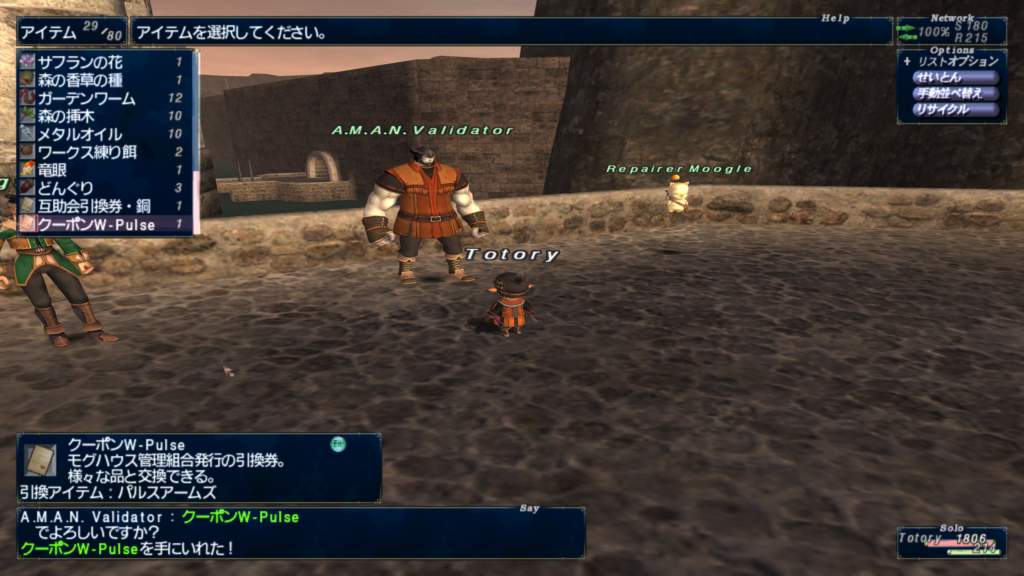The height and width of the screenshot is (576, 1024).
Task: Click the せいとん sort button
Action: (955, 77)
